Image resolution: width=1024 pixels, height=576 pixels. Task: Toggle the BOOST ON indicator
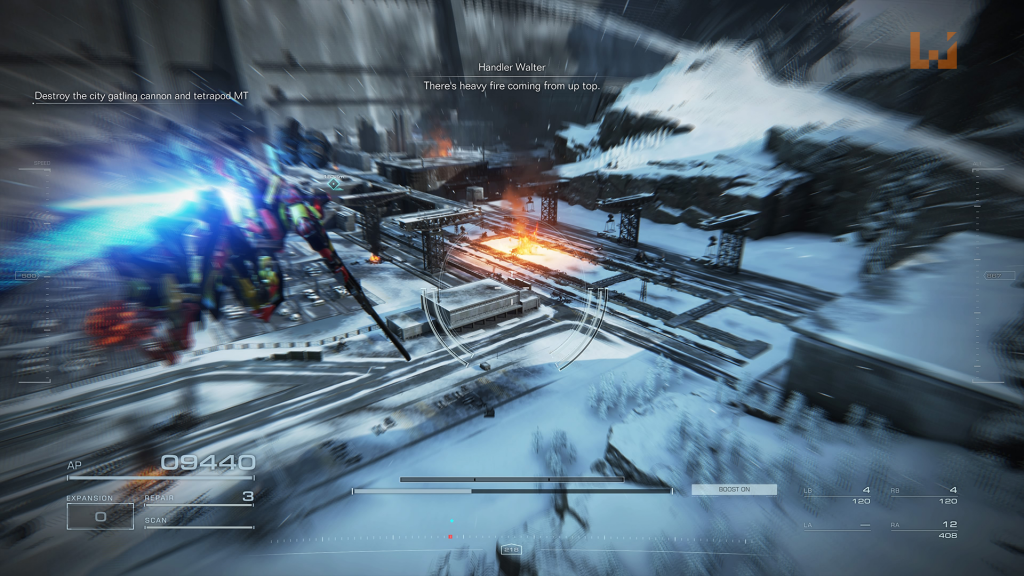point(734,490)
